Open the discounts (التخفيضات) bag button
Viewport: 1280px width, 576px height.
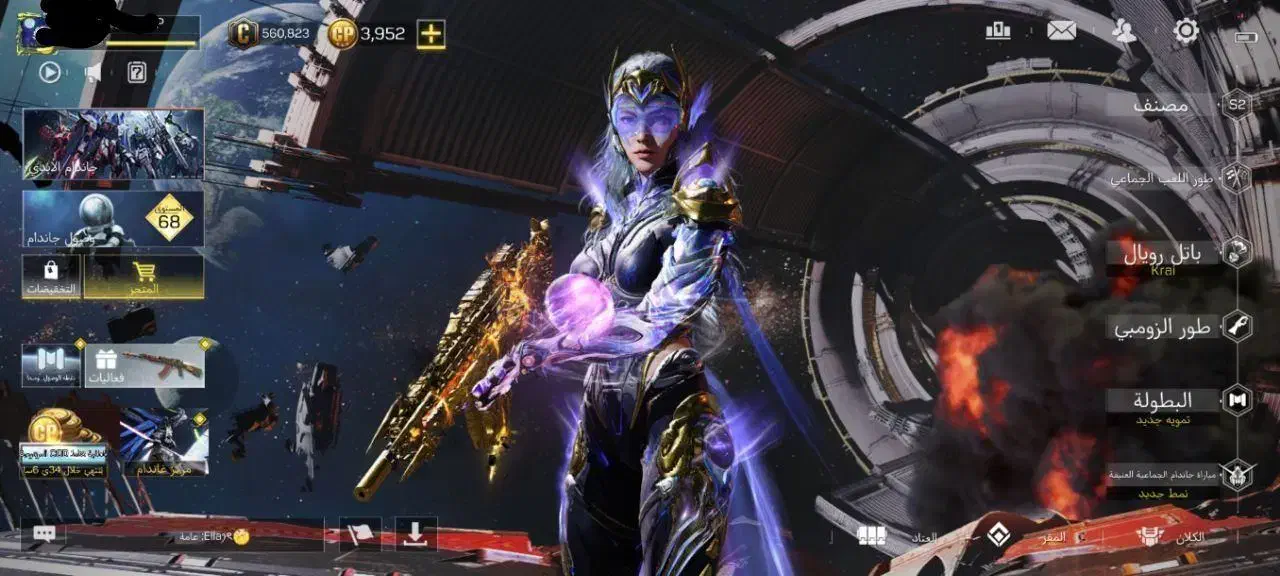(x=51, y=276)
